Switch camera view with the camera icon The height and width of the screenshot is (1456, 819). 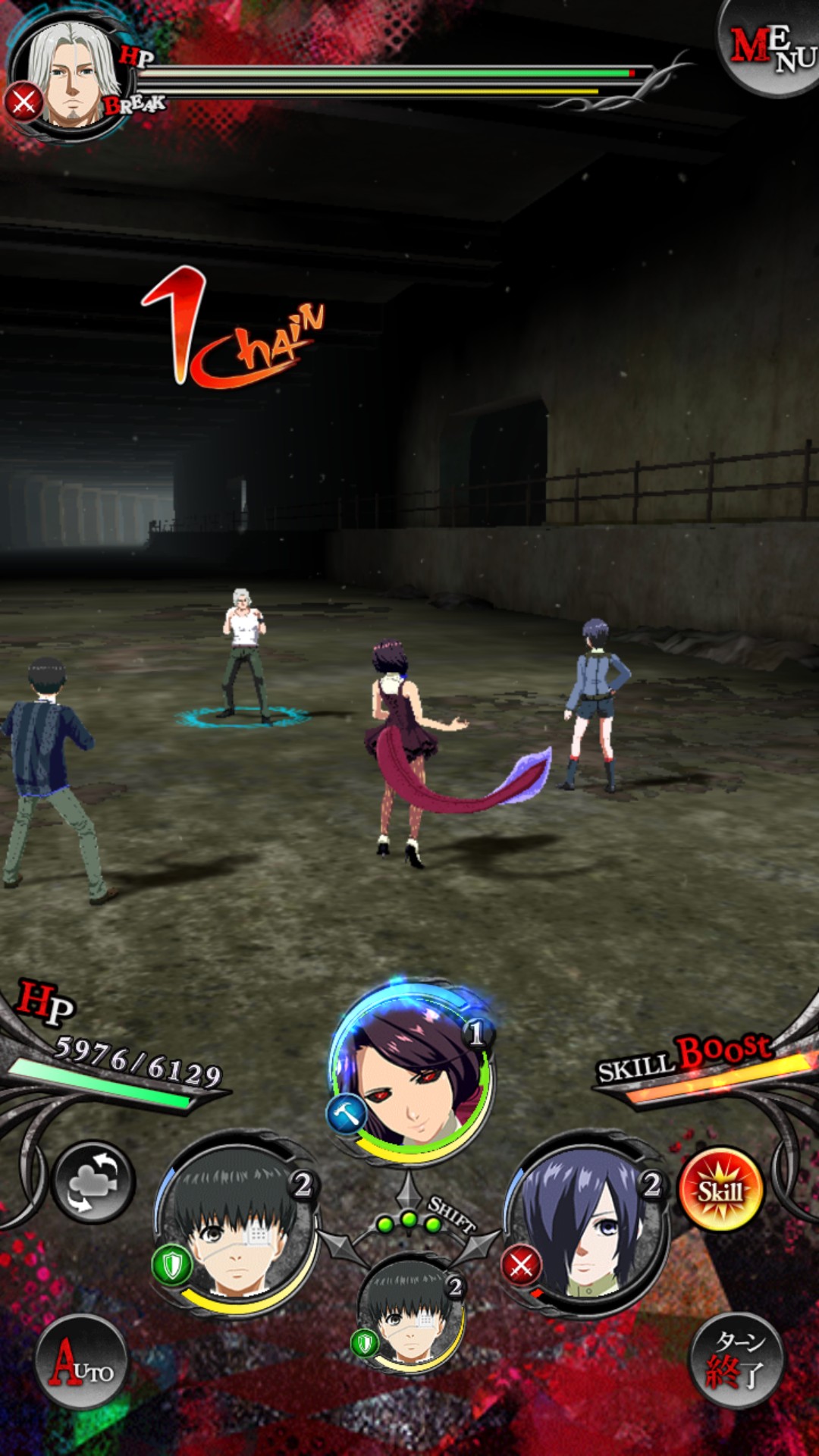point(93,1181)
